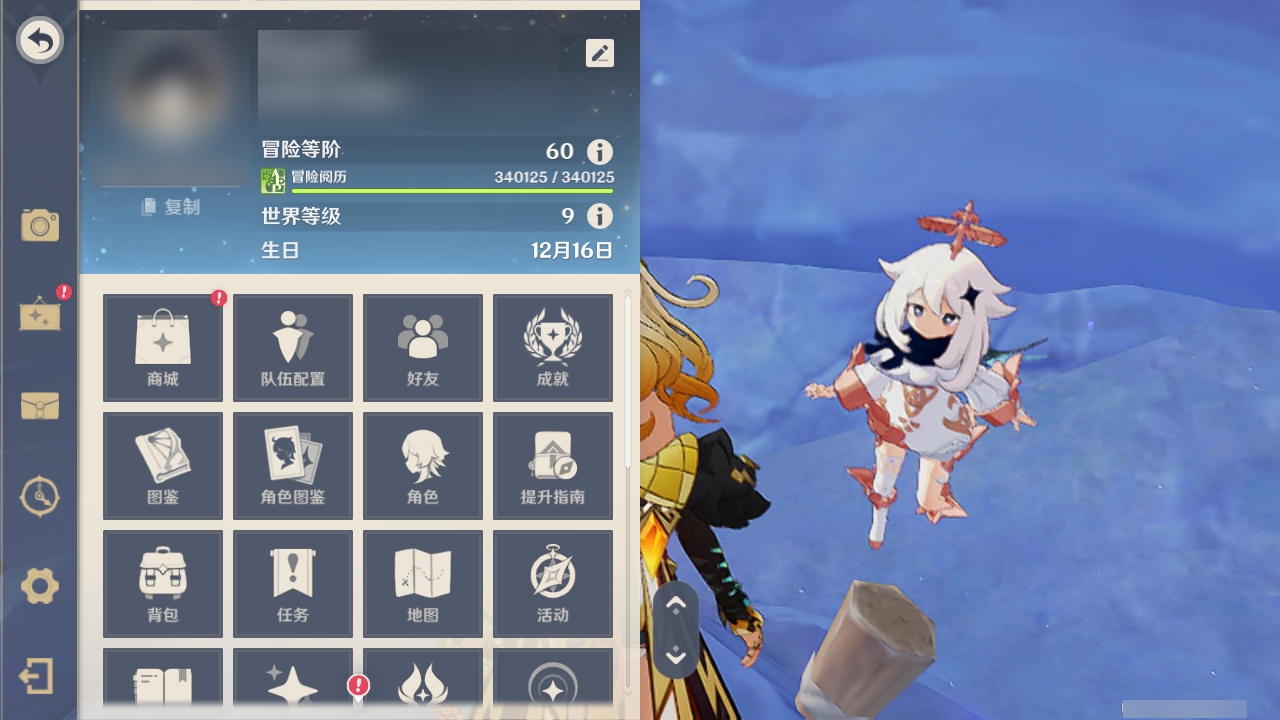Screen dimensions: 1280x720
Task: Open the events overview poster icon
Action: click(40, 315)
